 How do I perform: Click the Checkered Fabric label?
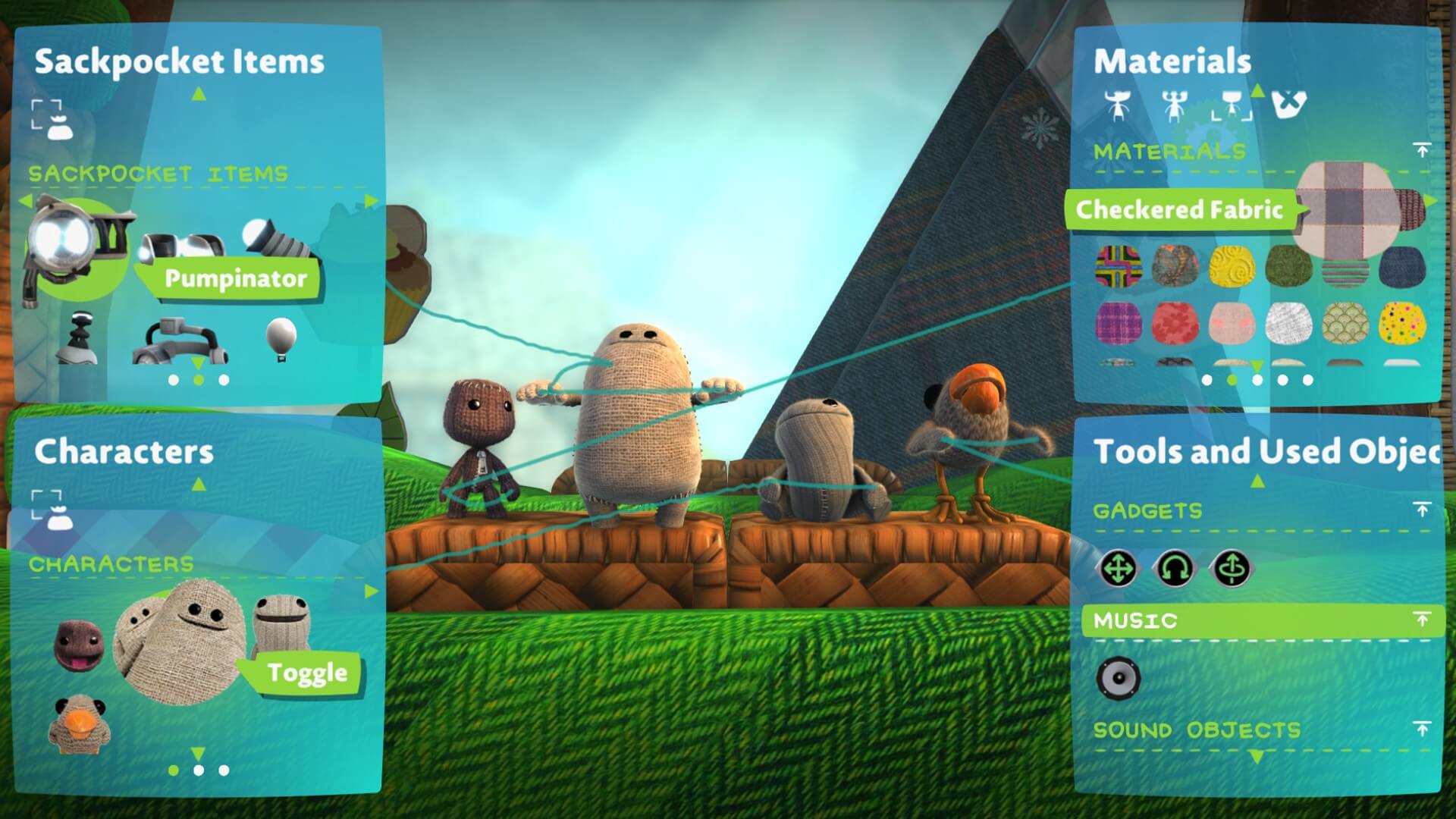[1183, 211]
